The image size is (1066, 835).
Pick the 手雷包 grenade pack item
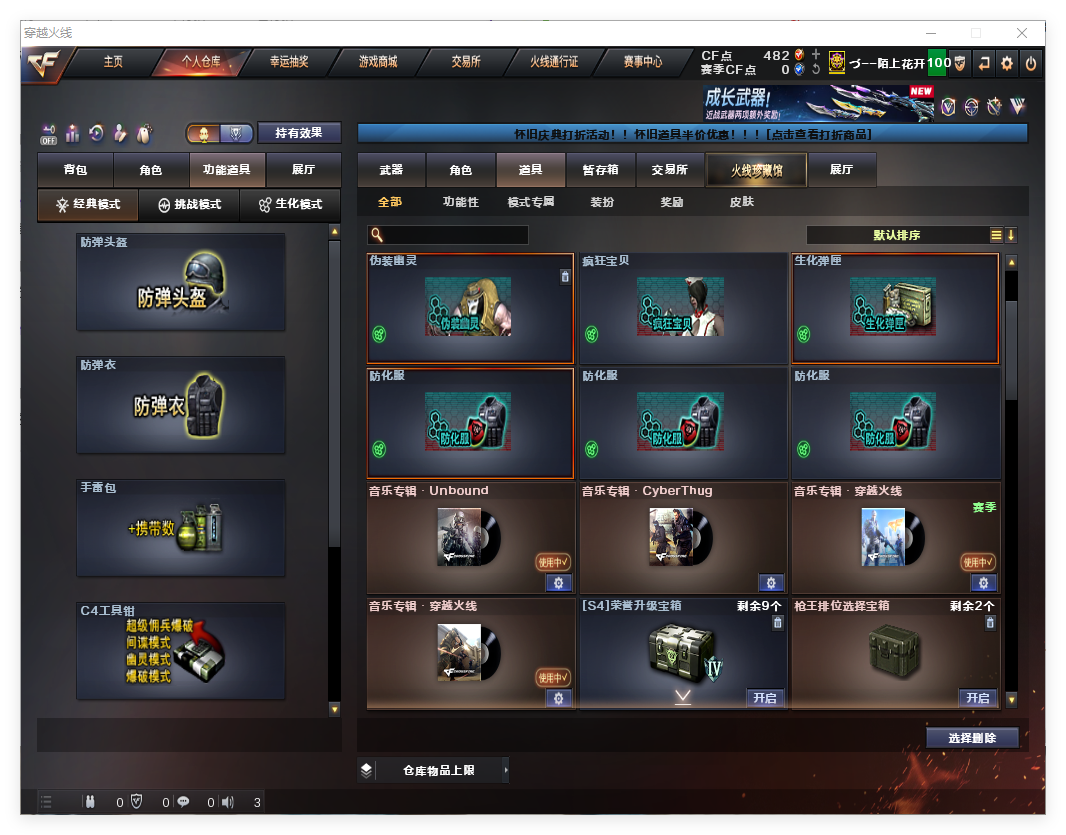tap(180, 528)
